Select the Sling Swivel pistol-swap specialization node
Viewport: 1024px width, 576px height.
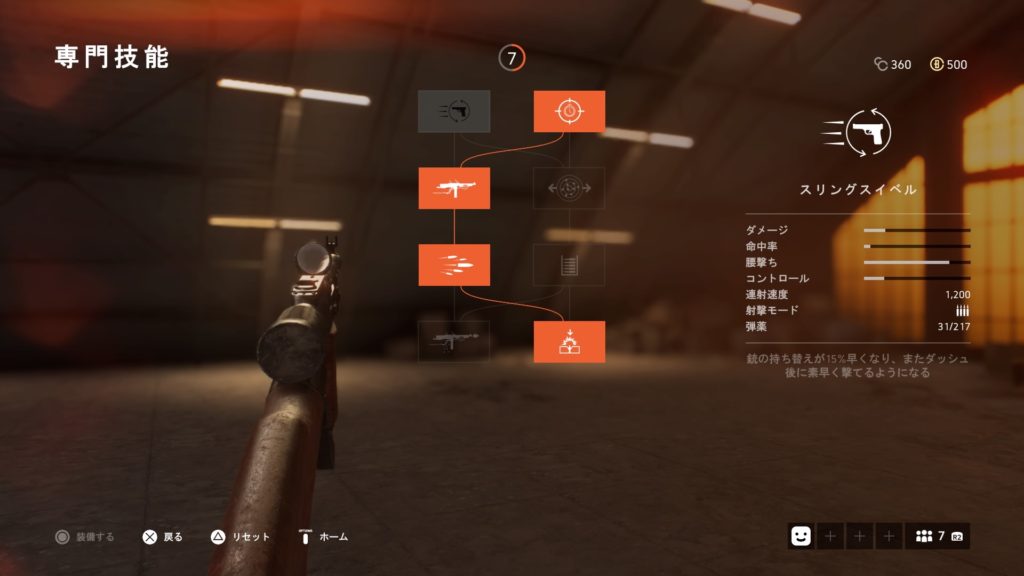pyautogui.click(x=454, y=111)
